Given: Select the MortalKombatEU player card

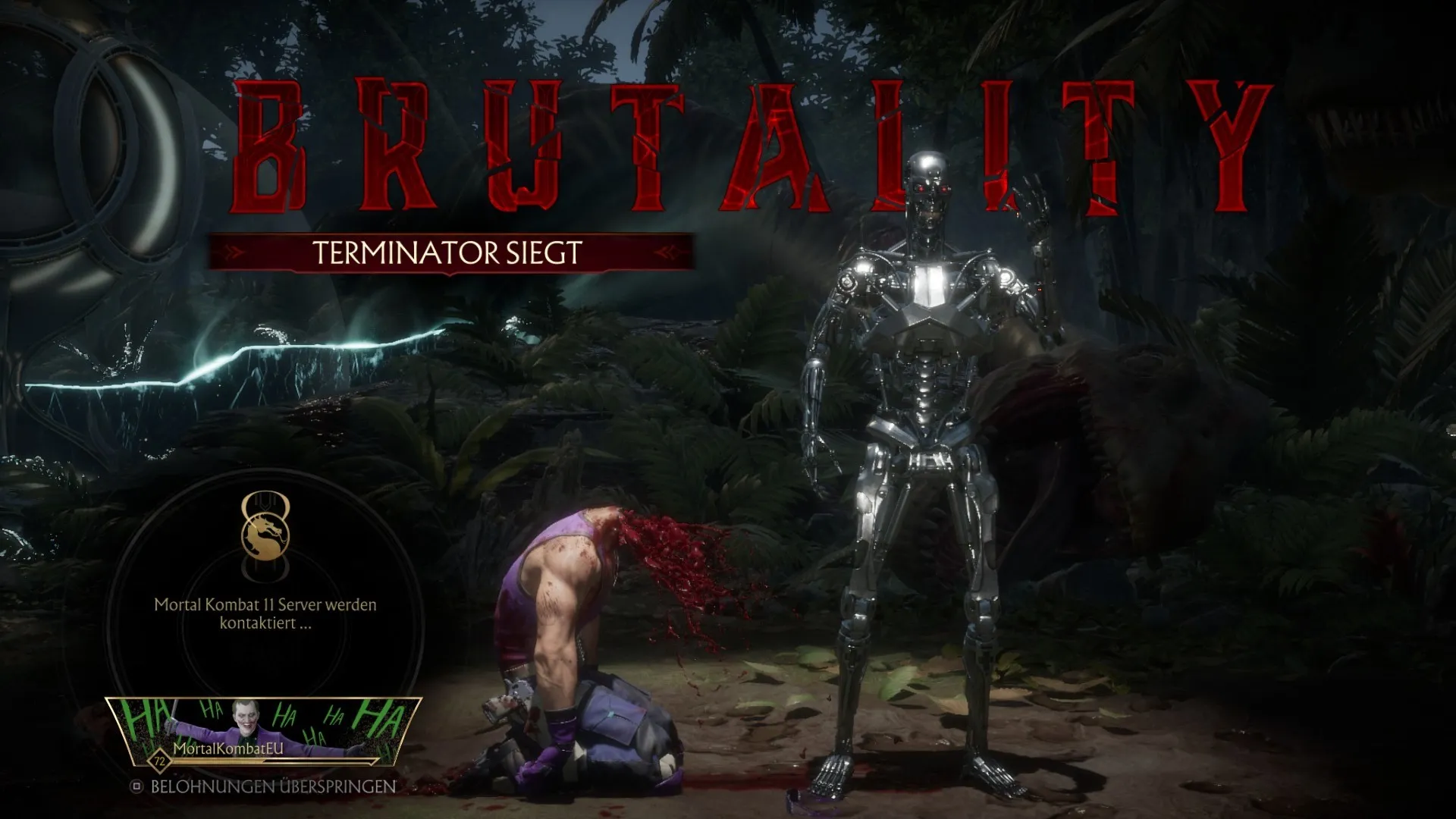Looking at the screenshot, I should point(262,732).
